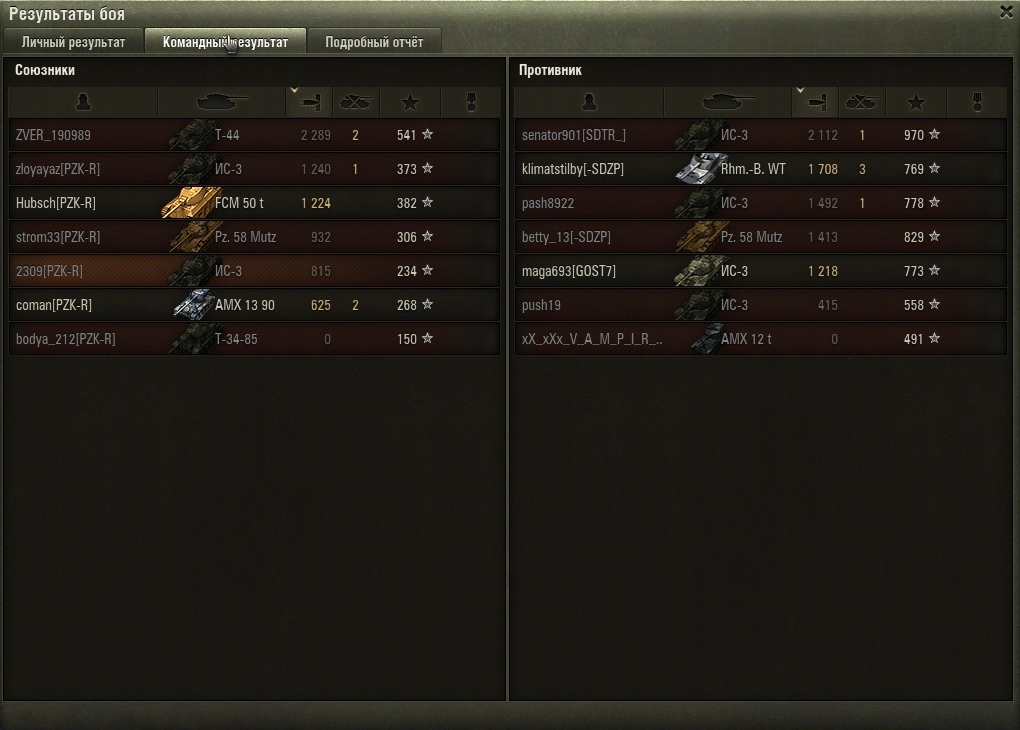Sort enemies by medal column header
Image resolution: width=1020 pixels, height=730 pixels.
tap(978, 102)
